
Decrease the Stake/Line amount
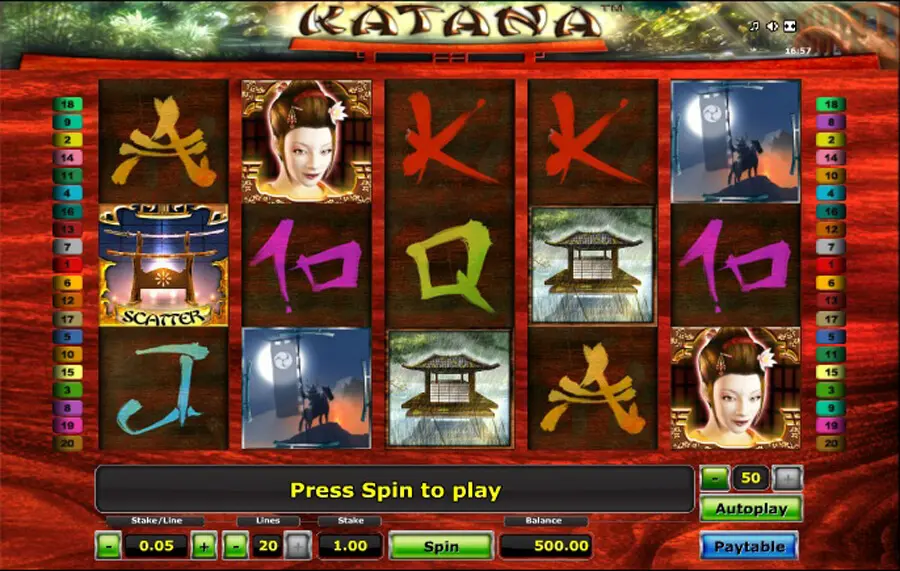[108, 546]
